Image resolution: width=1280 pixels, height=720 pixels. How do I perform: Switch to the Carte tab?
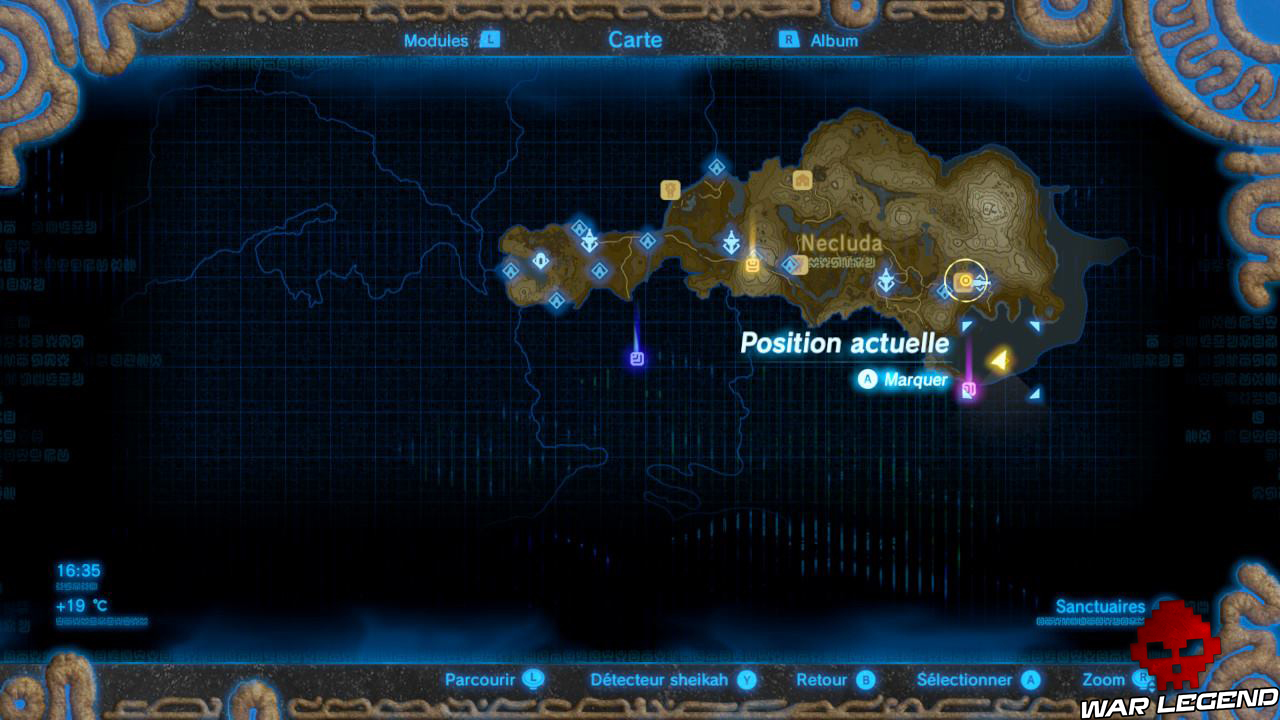pos(634,40)
